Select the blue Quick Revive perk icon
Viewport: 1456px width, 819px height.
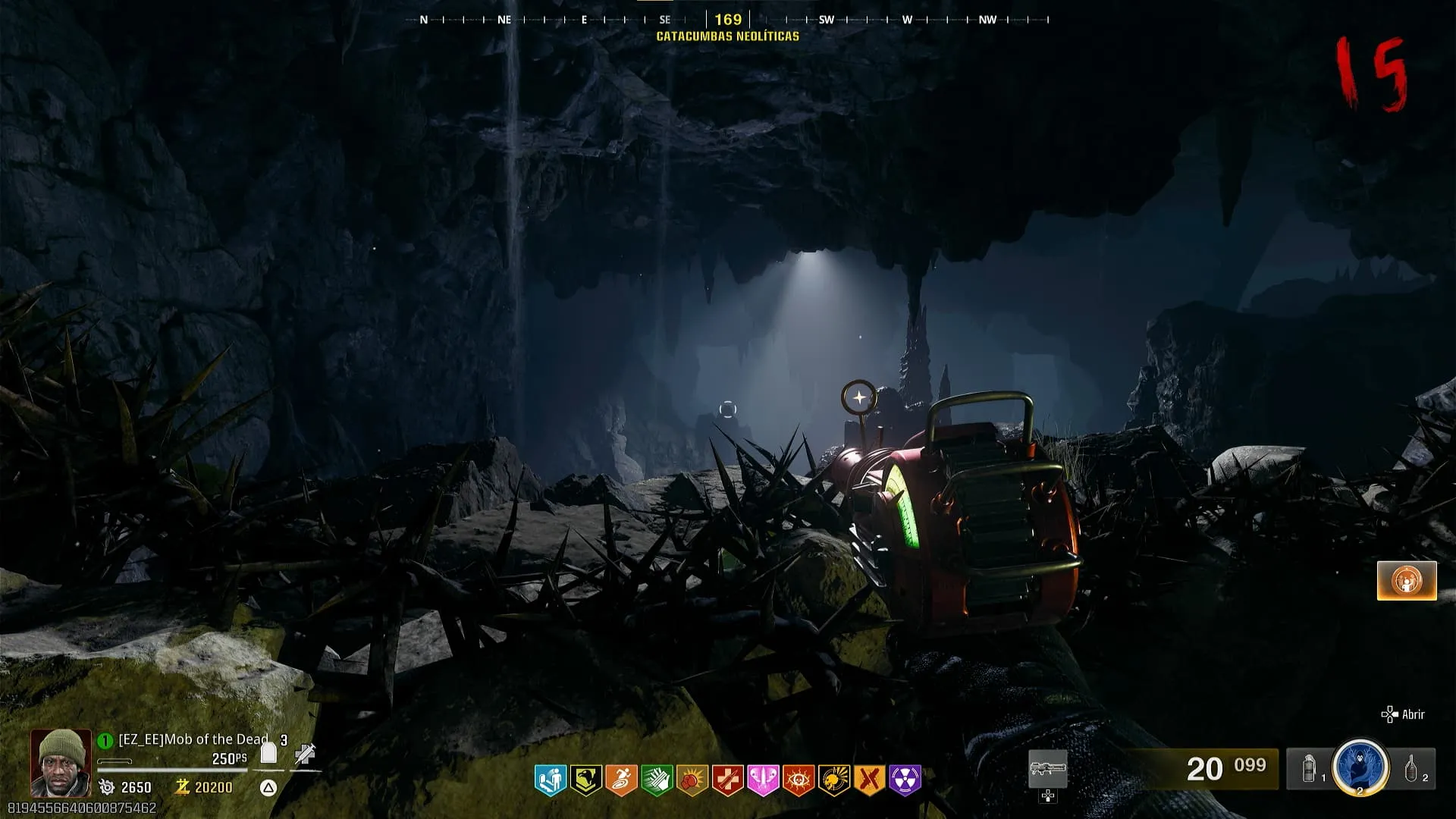point(551,780)
